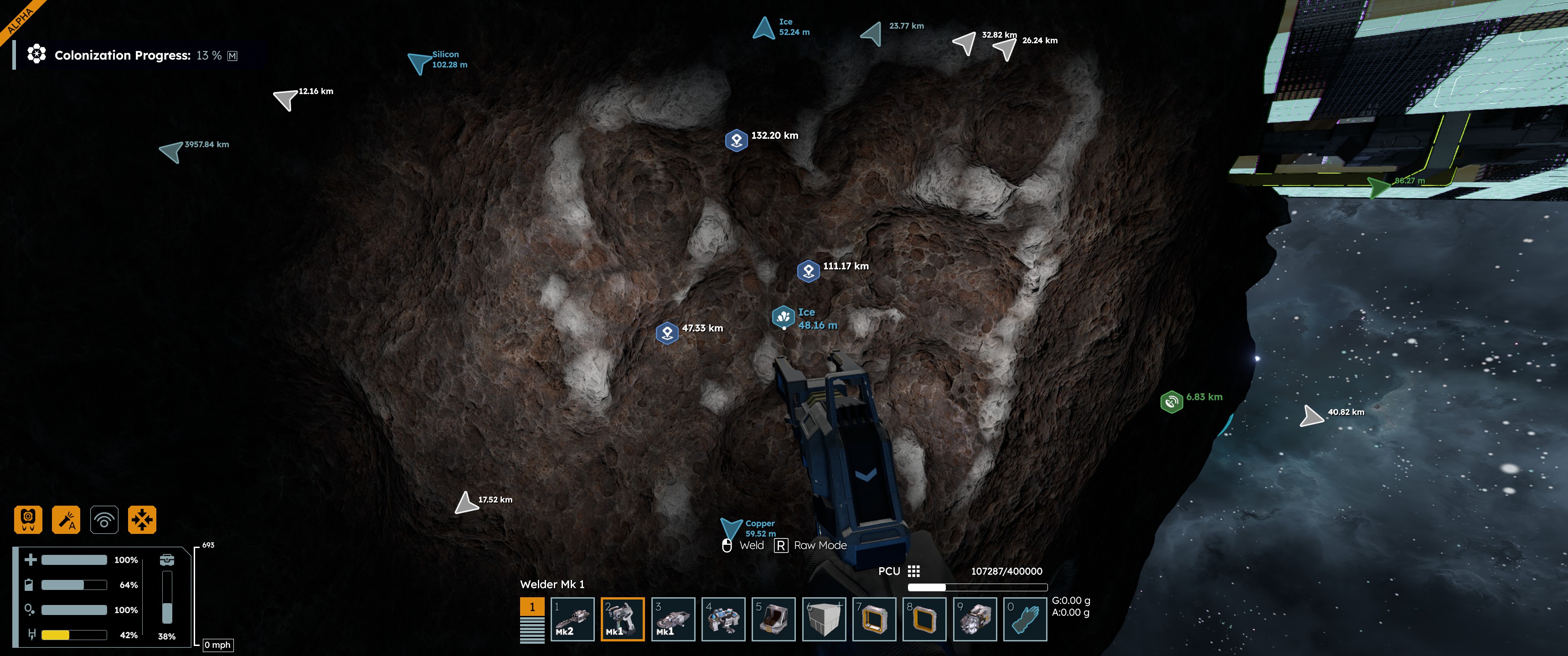1568x656 pixels.
Task: Click the Ice 48.16 m waypoint marker
Action: pos(784,317)
